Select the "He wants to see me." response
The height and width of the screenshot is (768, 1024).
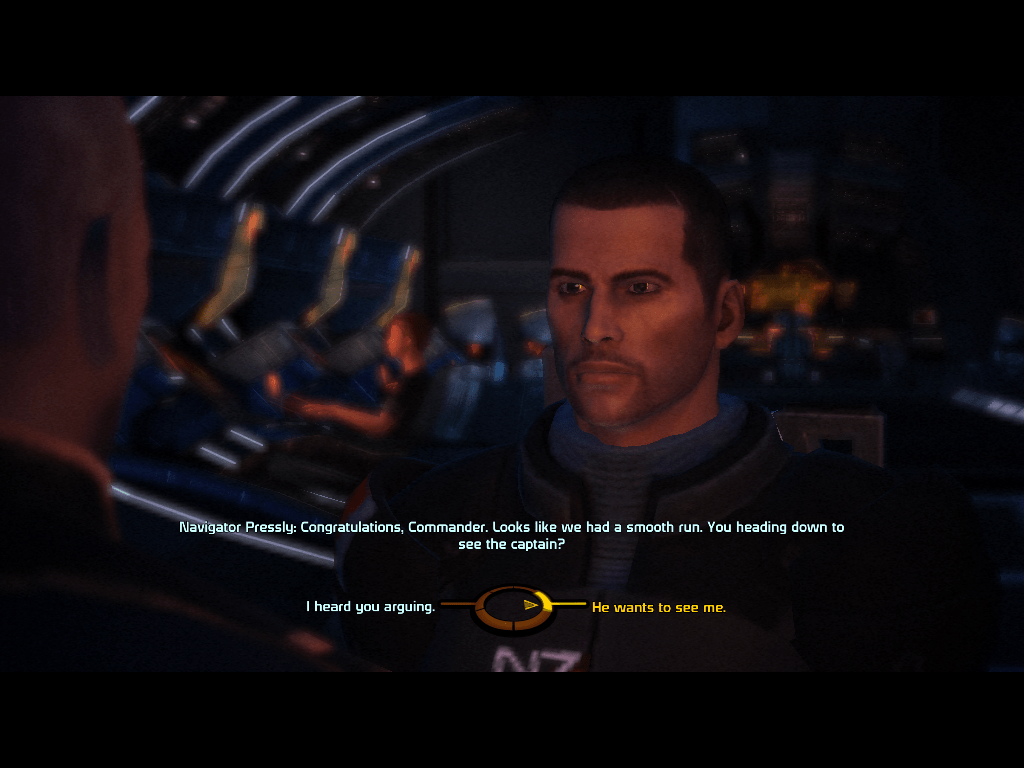[659, 607]
